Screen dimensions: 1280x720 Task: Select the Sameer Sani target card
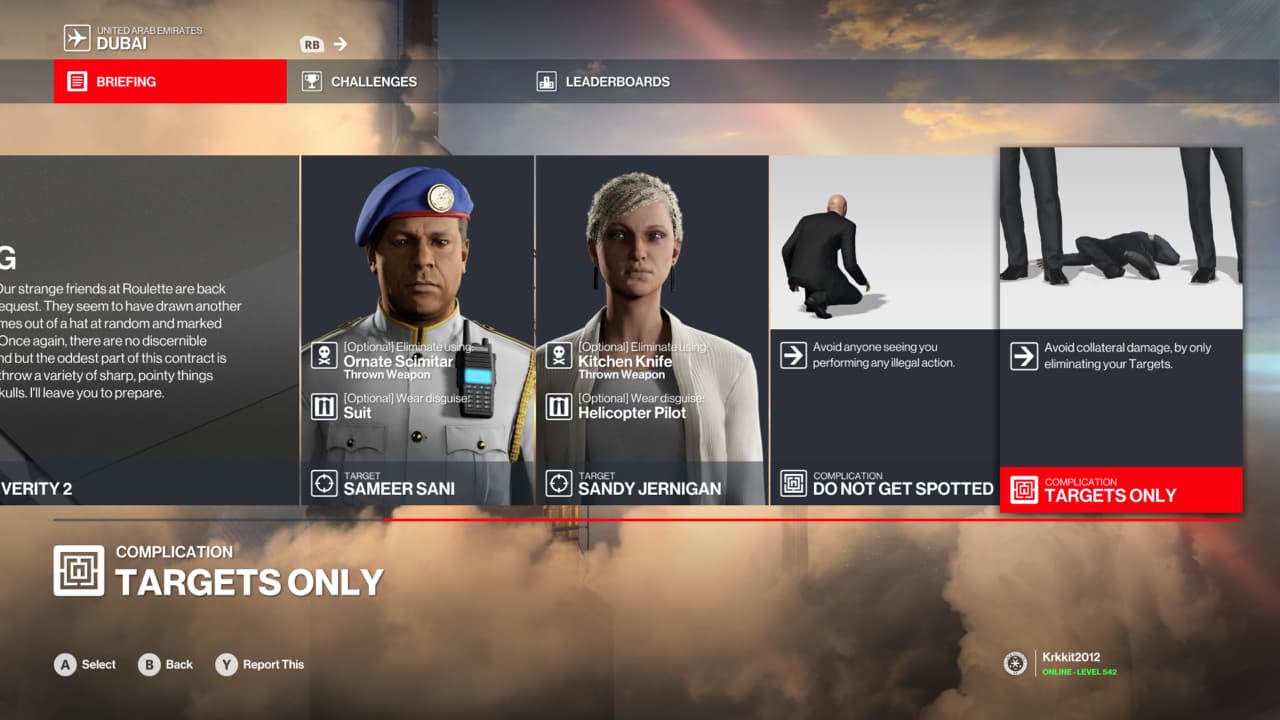click(x=417, y=330)
